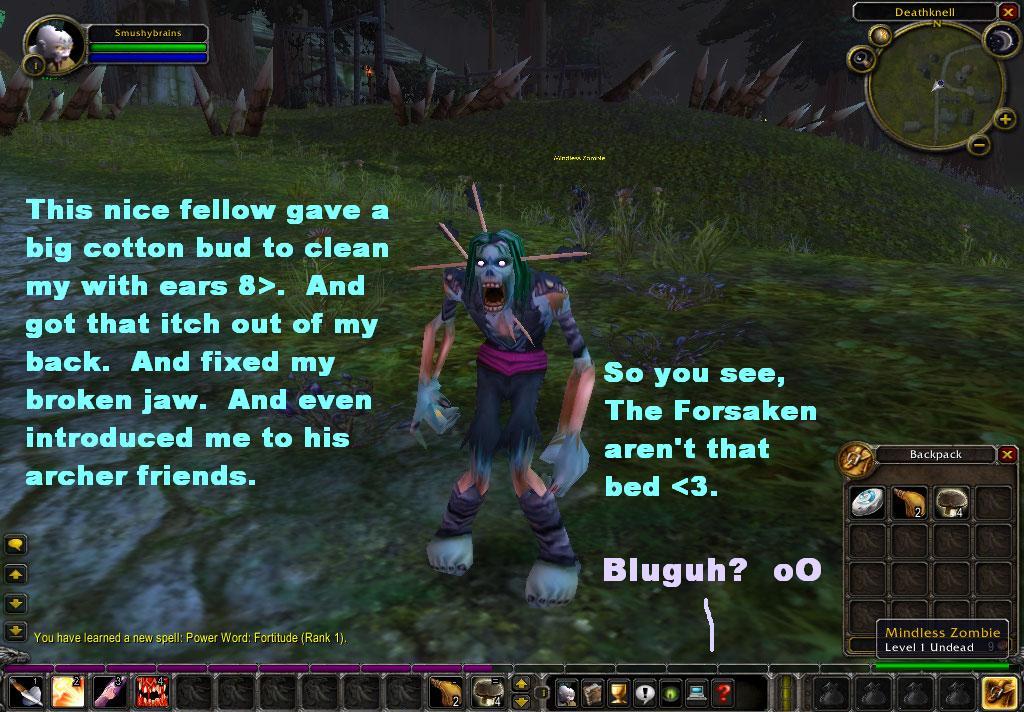
Task: Click the Deathknell minimap
Action: click(x=933, y=88)
